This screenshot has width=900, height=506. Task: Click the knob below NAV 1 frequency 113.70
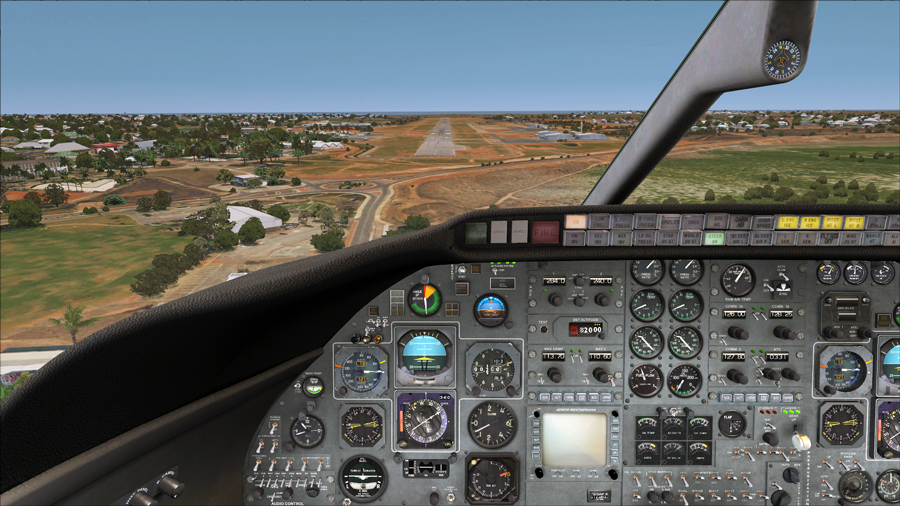point(553,375)
